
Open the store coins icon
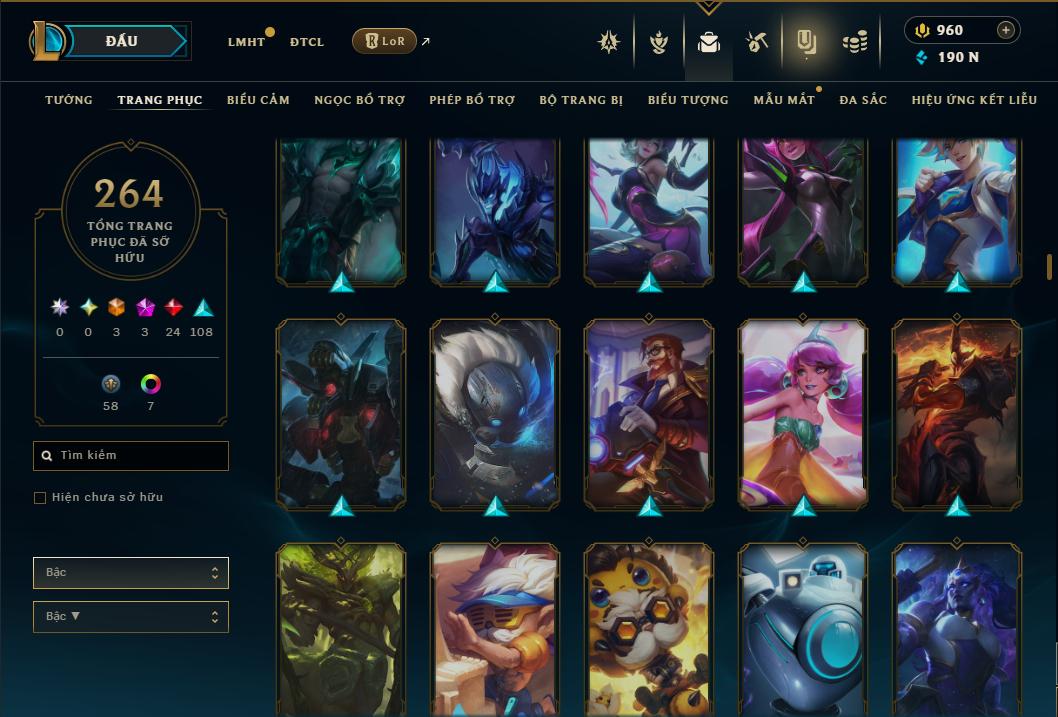[x=854, y=42]
